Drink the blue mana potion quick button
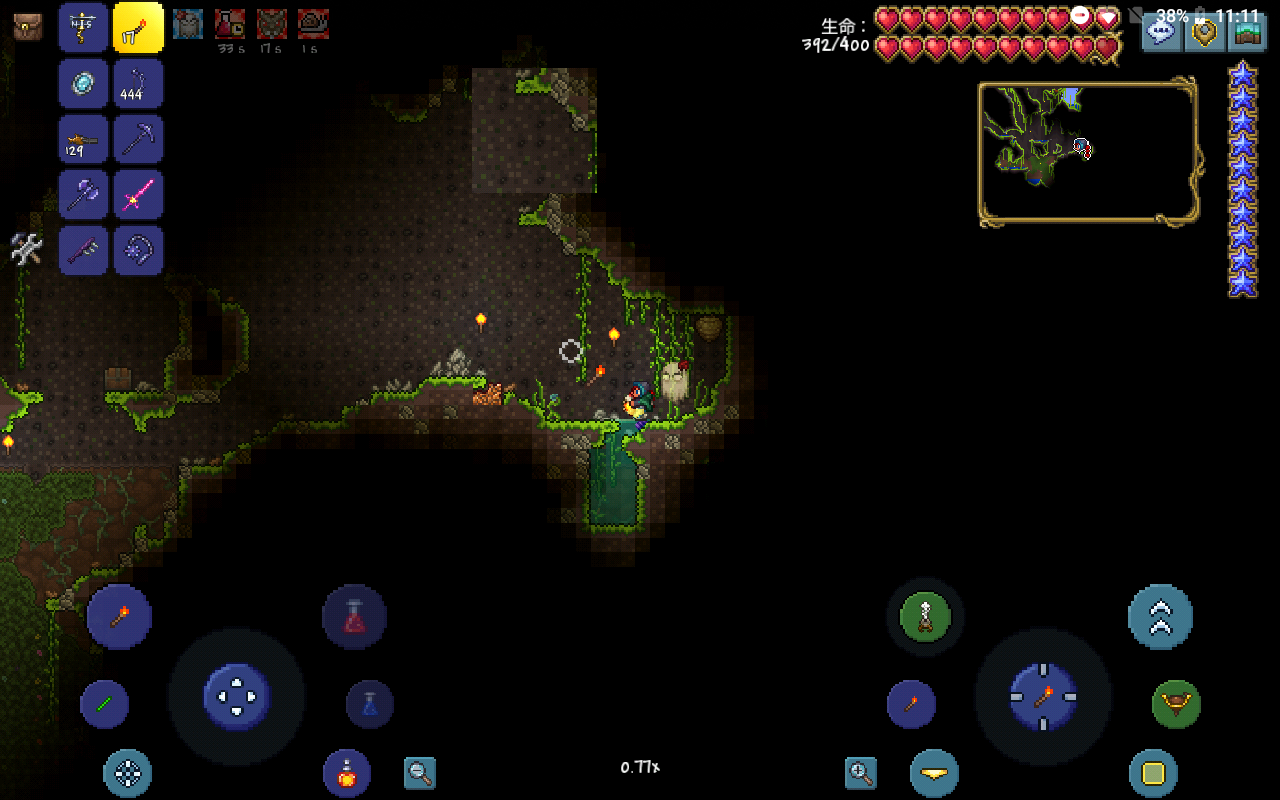The image size is (1280, 800). 369,704
